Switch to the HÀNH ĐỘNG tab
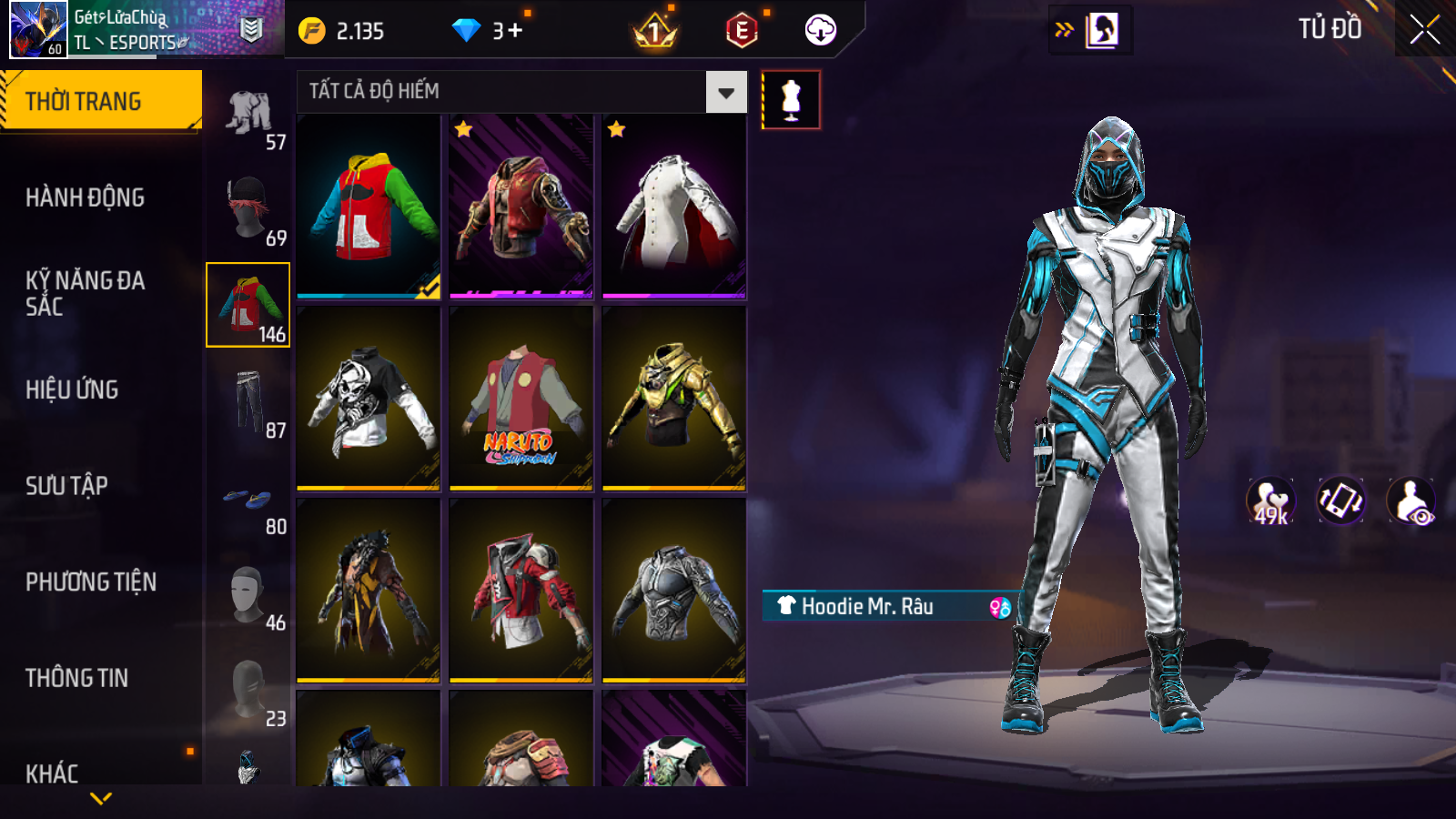Viewport: 1456px width, 819px height. 86,197
